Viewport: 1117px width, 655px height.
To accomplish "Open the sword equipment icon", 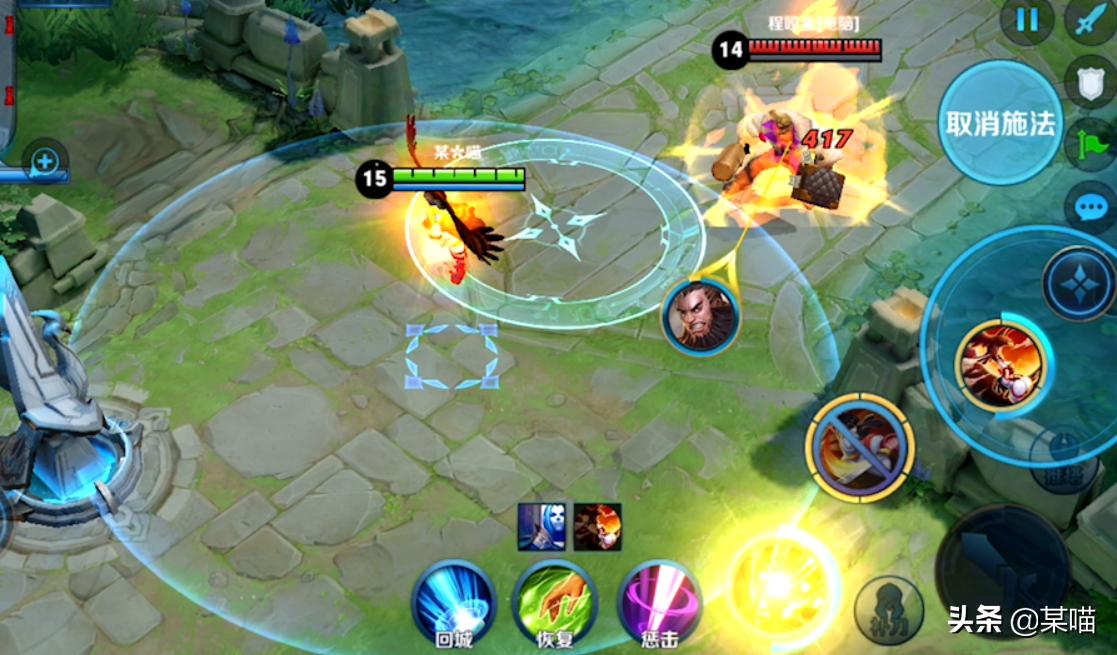I will pos(1090,20).
